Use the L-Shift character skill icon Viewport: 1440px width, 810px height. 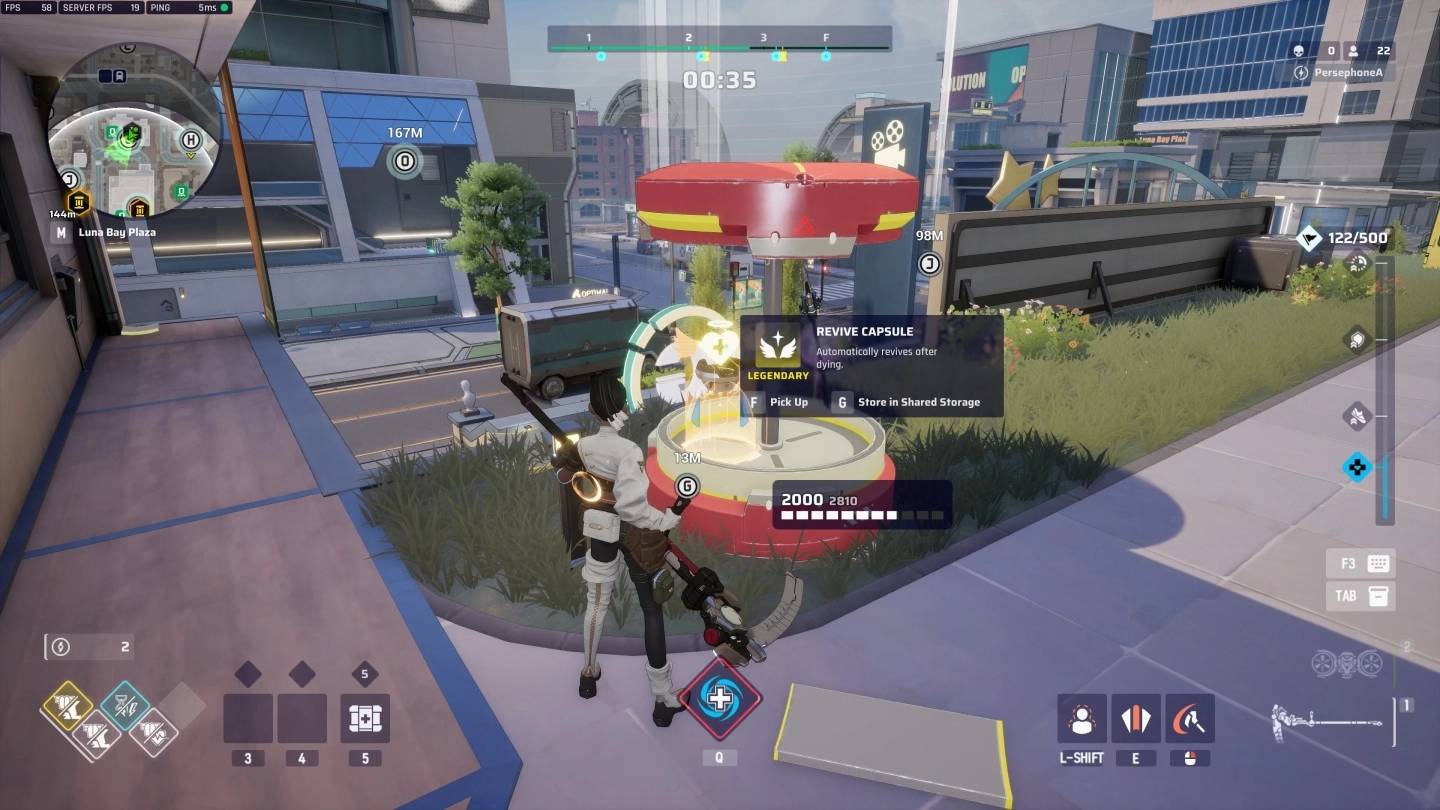coord(1081,718)
